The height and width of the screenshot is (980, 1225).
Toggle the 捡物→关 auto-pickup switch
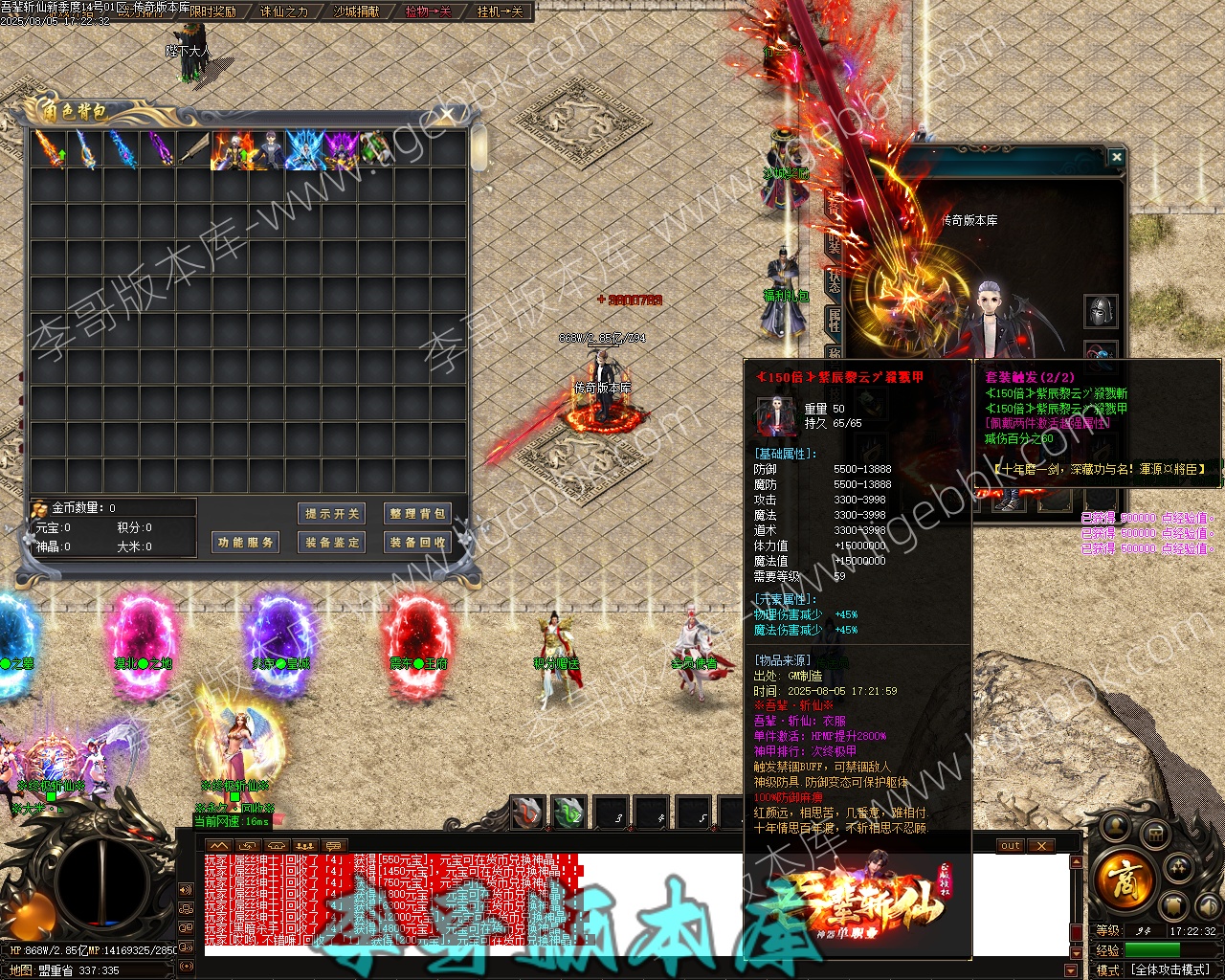pos(428,11)
